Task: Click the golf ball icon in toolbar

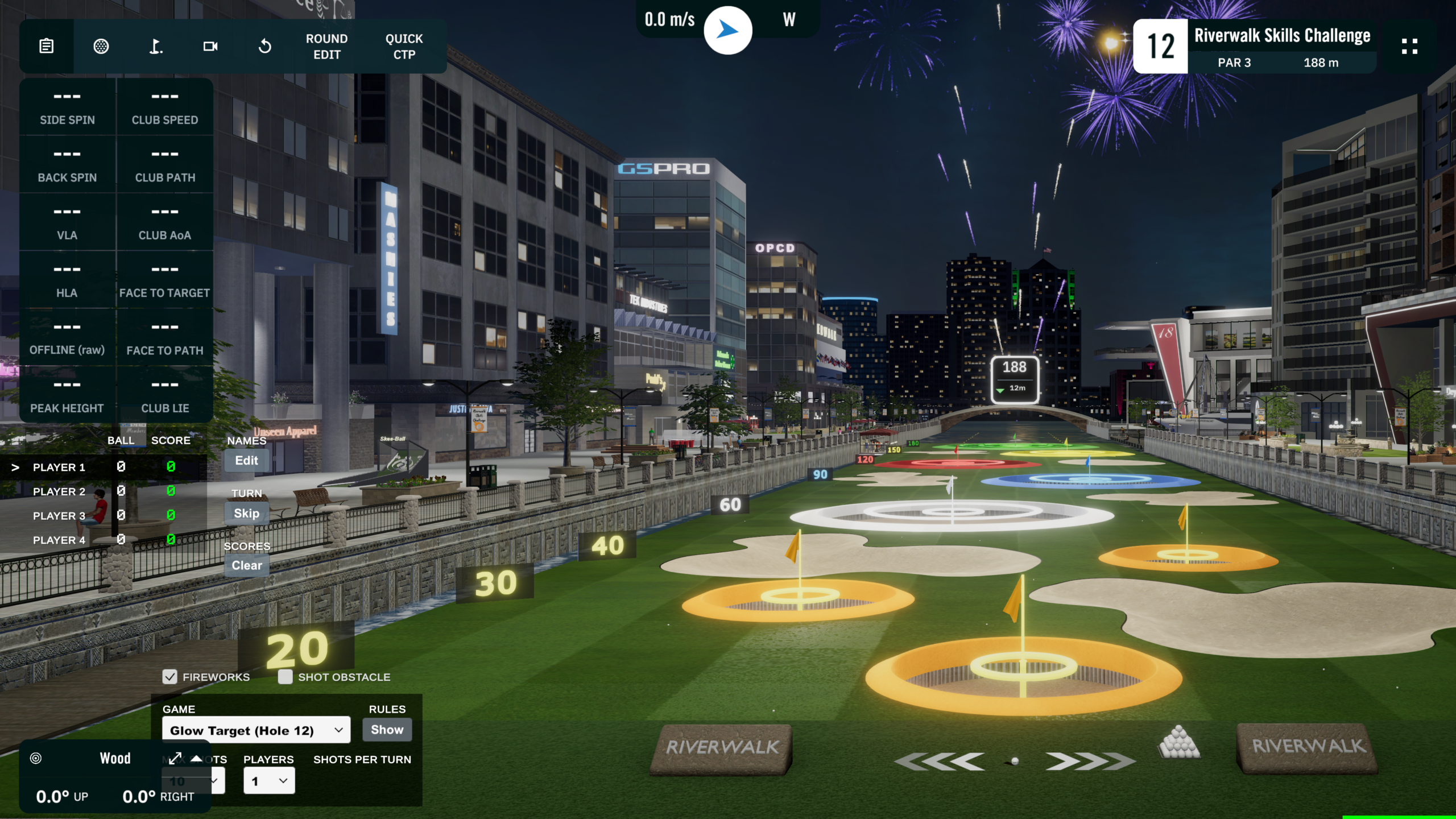Action: click(x=101, y=46)
